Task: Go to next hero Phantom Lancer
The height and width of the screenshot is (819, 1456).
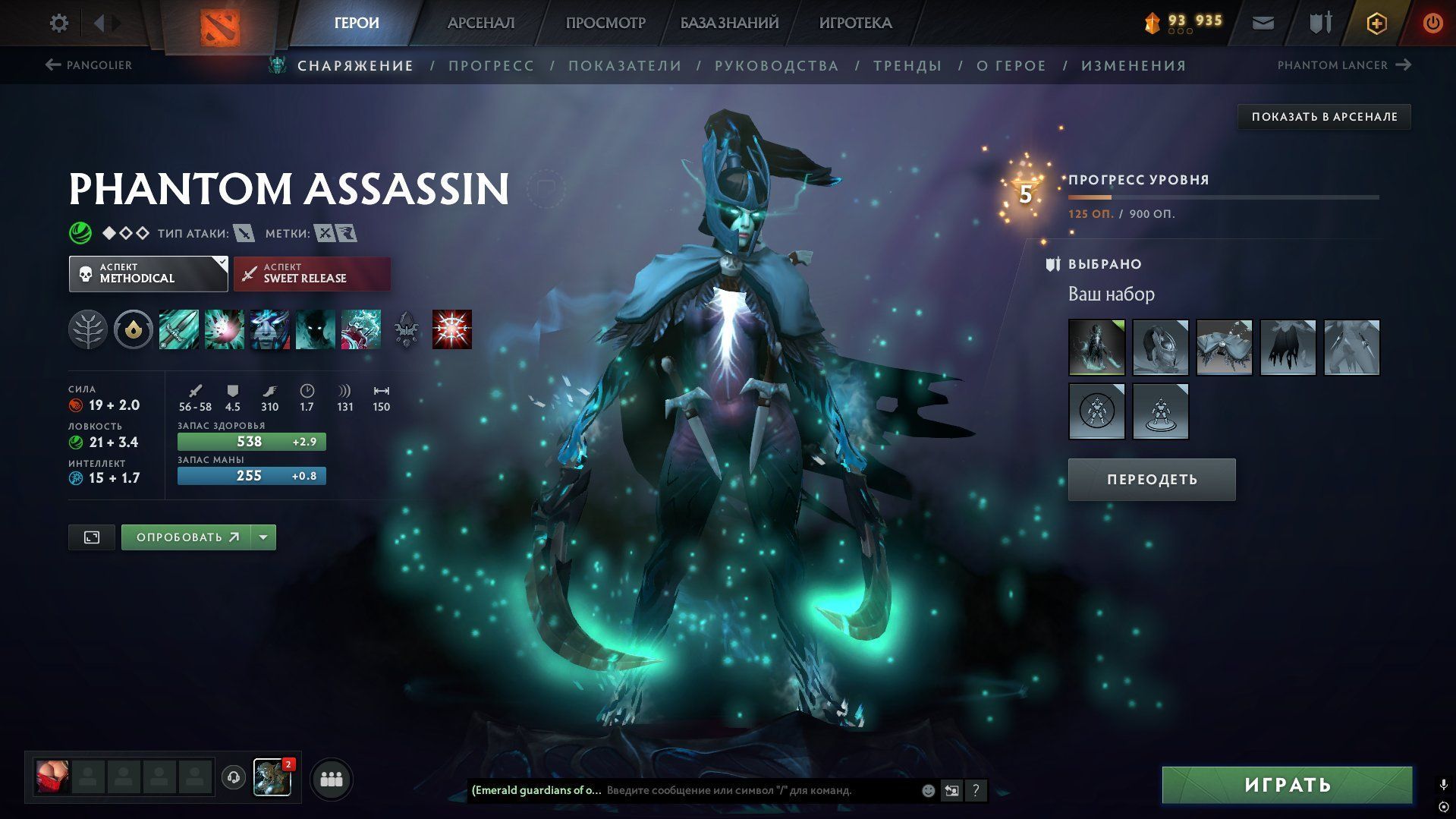Action: [1344, 65]
